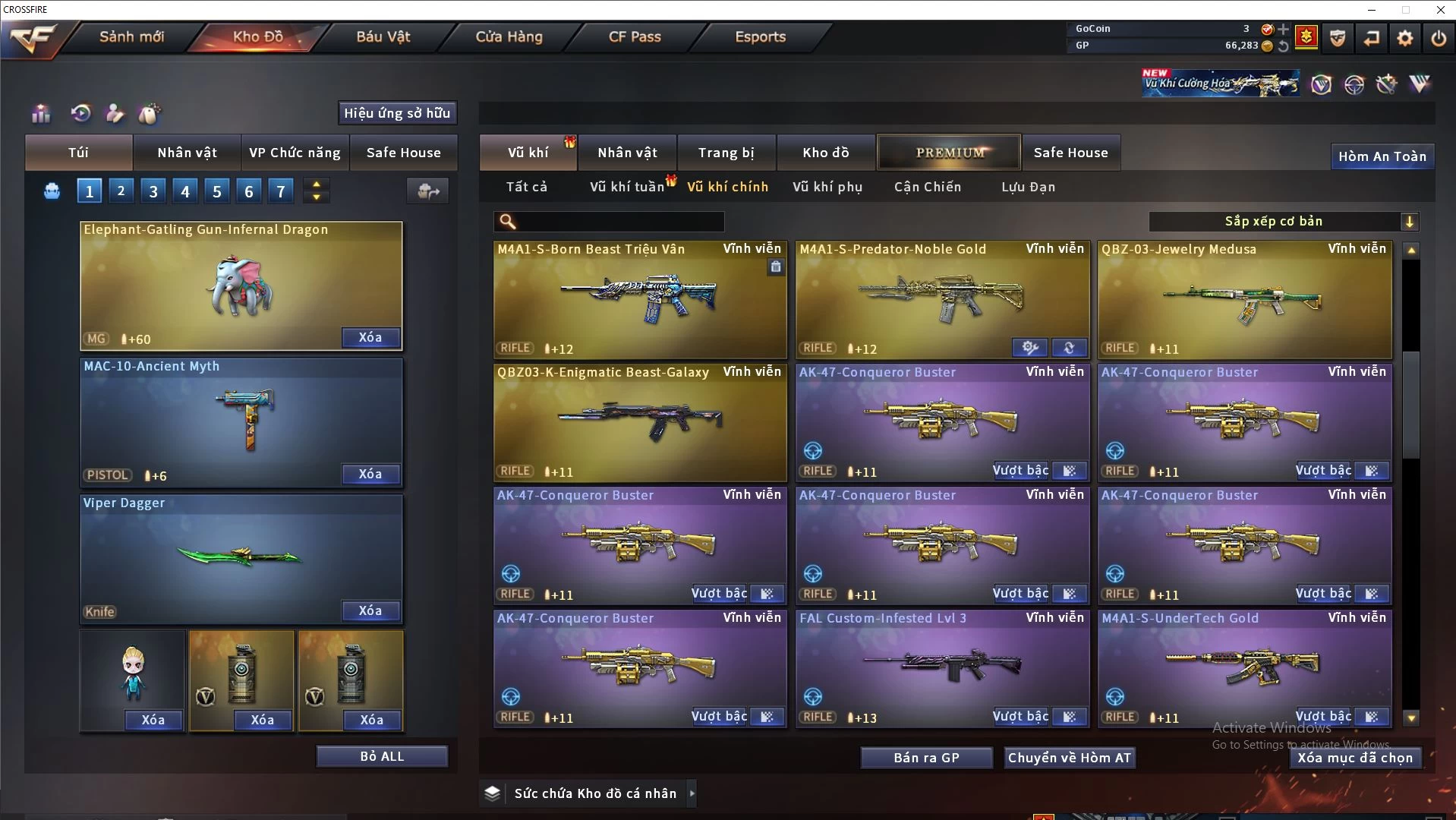Open the Hòm An Toàn safe box
This screenshot has width=1456, height=820.
pyautogui.click(x=1382, y=156)
